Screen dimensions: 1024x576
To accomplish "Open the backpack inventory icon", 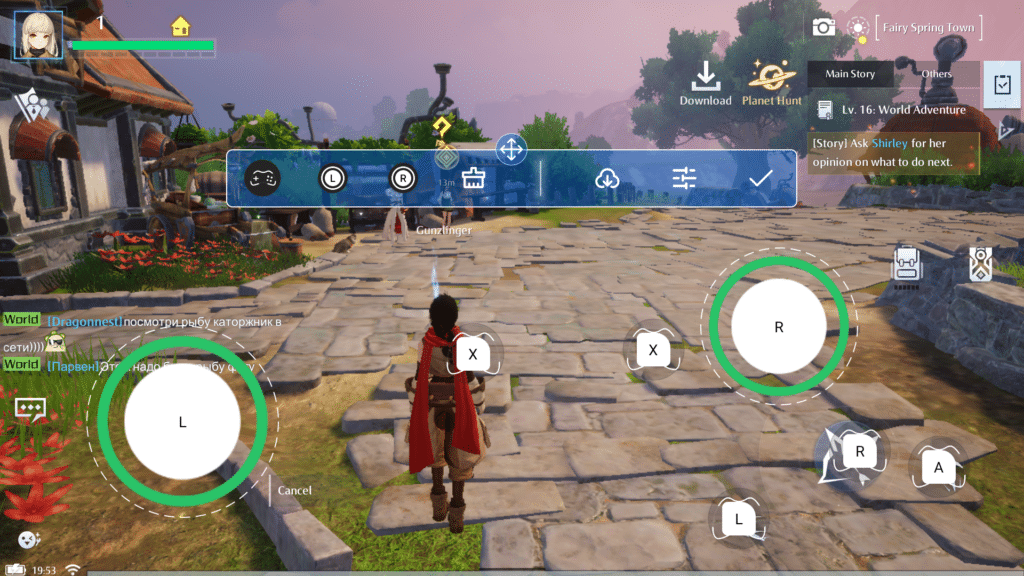I will pos(907,264).
